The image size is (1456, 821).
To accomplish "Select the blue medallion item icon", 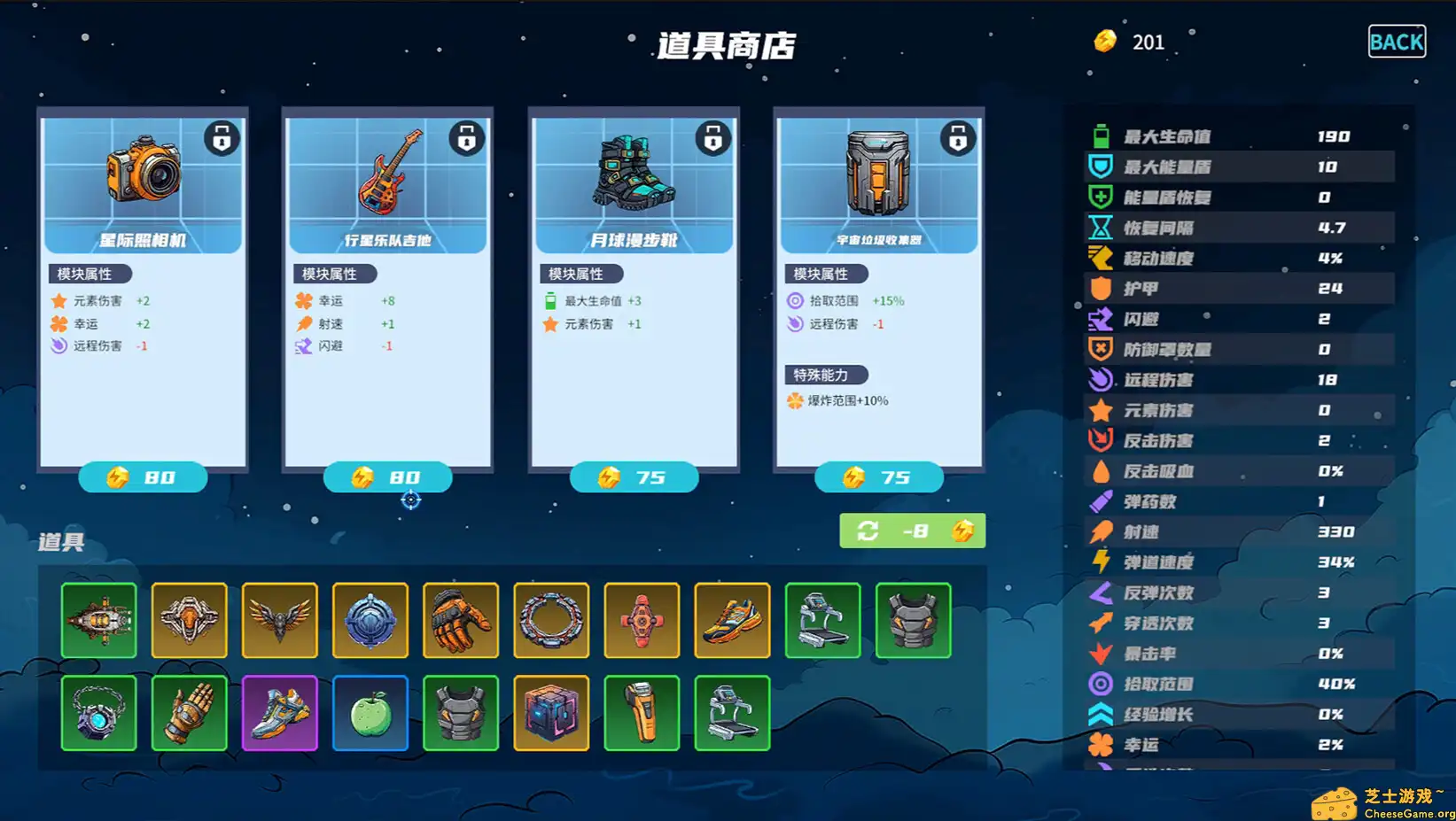I will tap(370, 620).
